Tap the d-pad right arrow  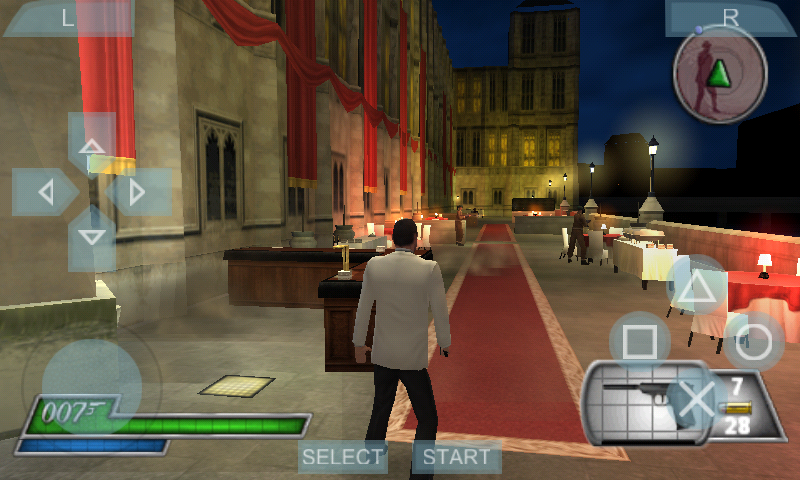click(140, 191)
